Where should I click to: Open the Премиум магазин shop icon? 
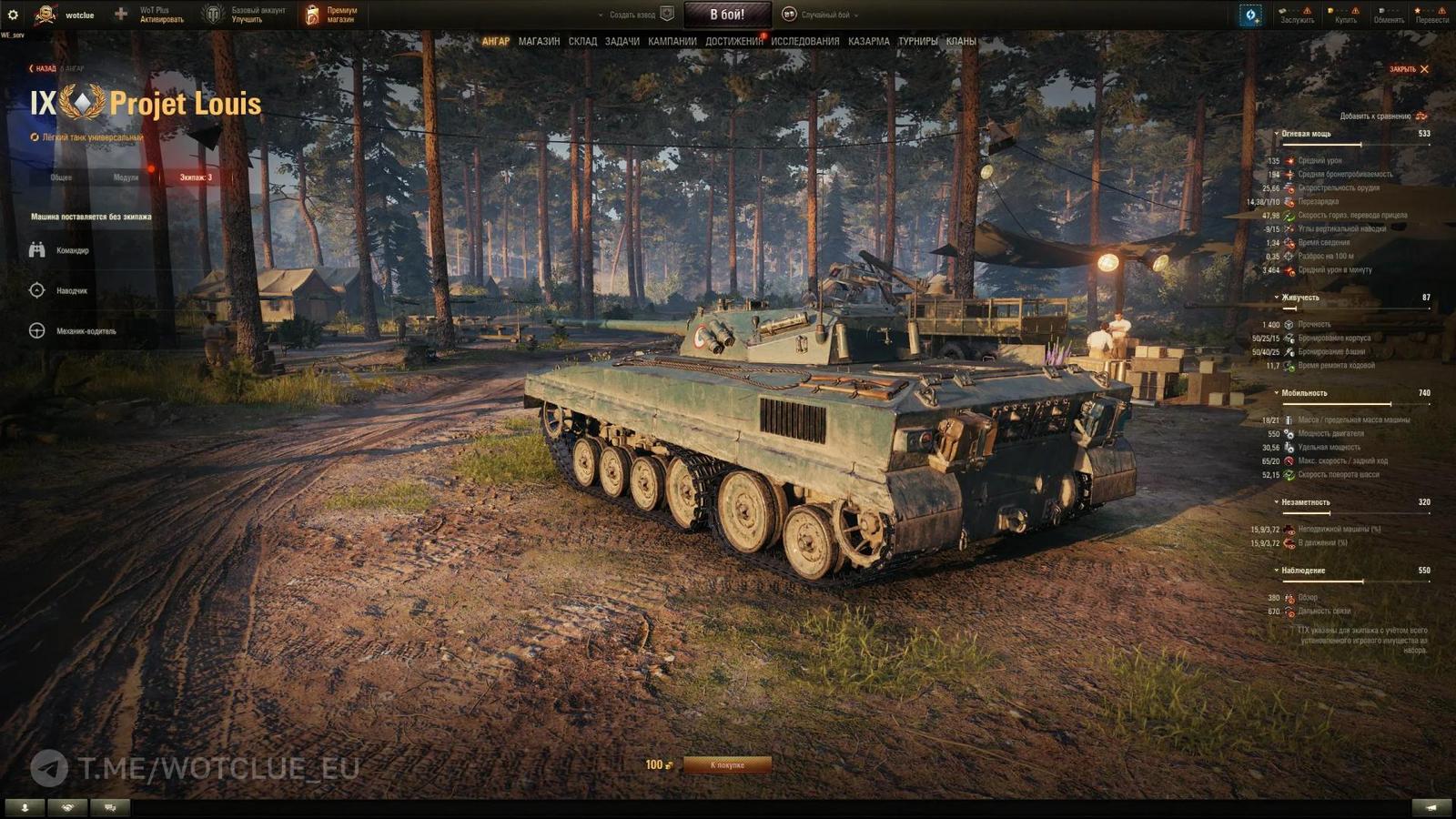pyautogui.click(x=314, y=13)
